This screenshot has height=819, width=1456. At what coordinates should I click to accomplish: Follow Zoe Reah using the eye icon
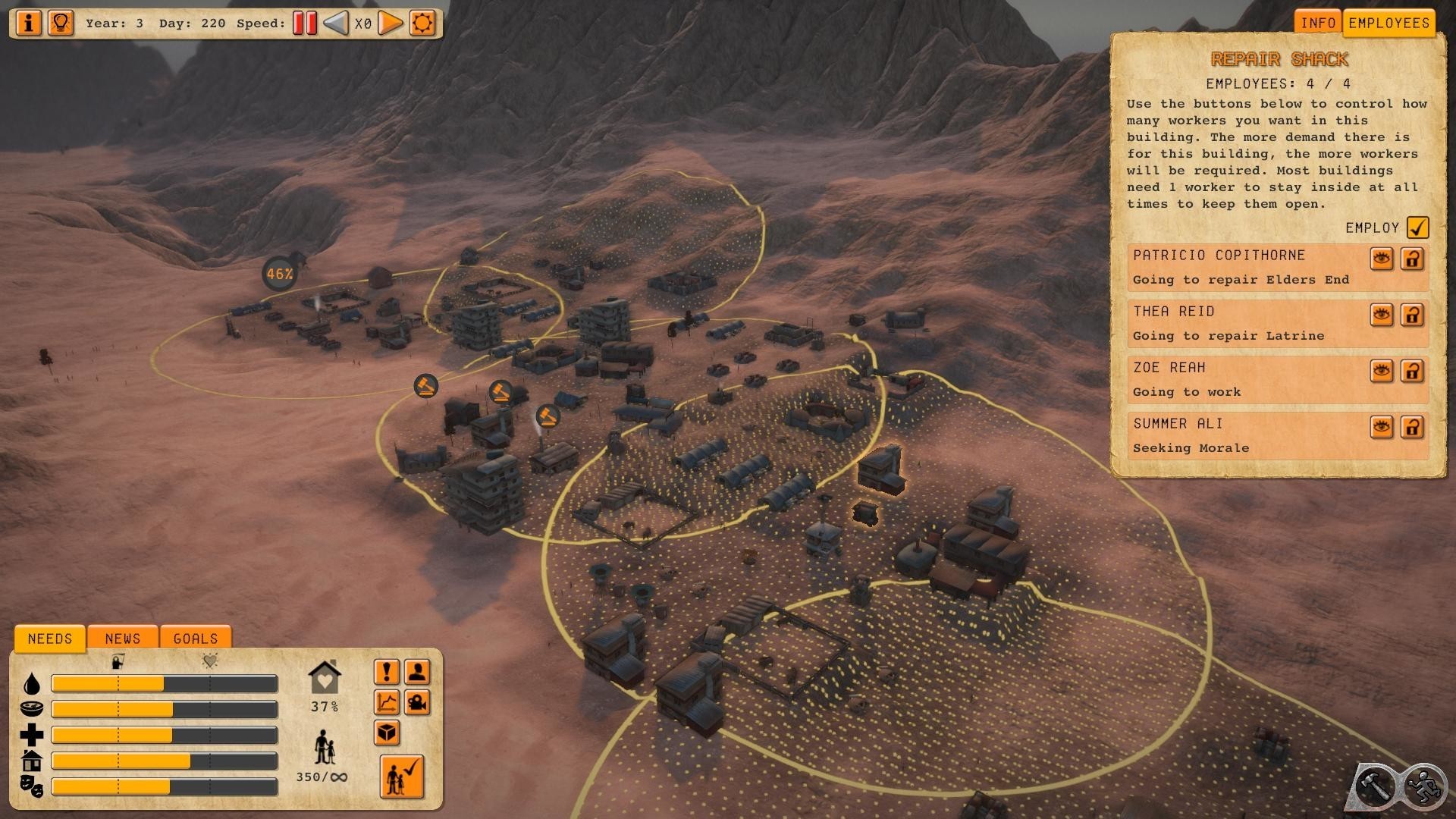pyautogui.click(x=1382, y=371)
